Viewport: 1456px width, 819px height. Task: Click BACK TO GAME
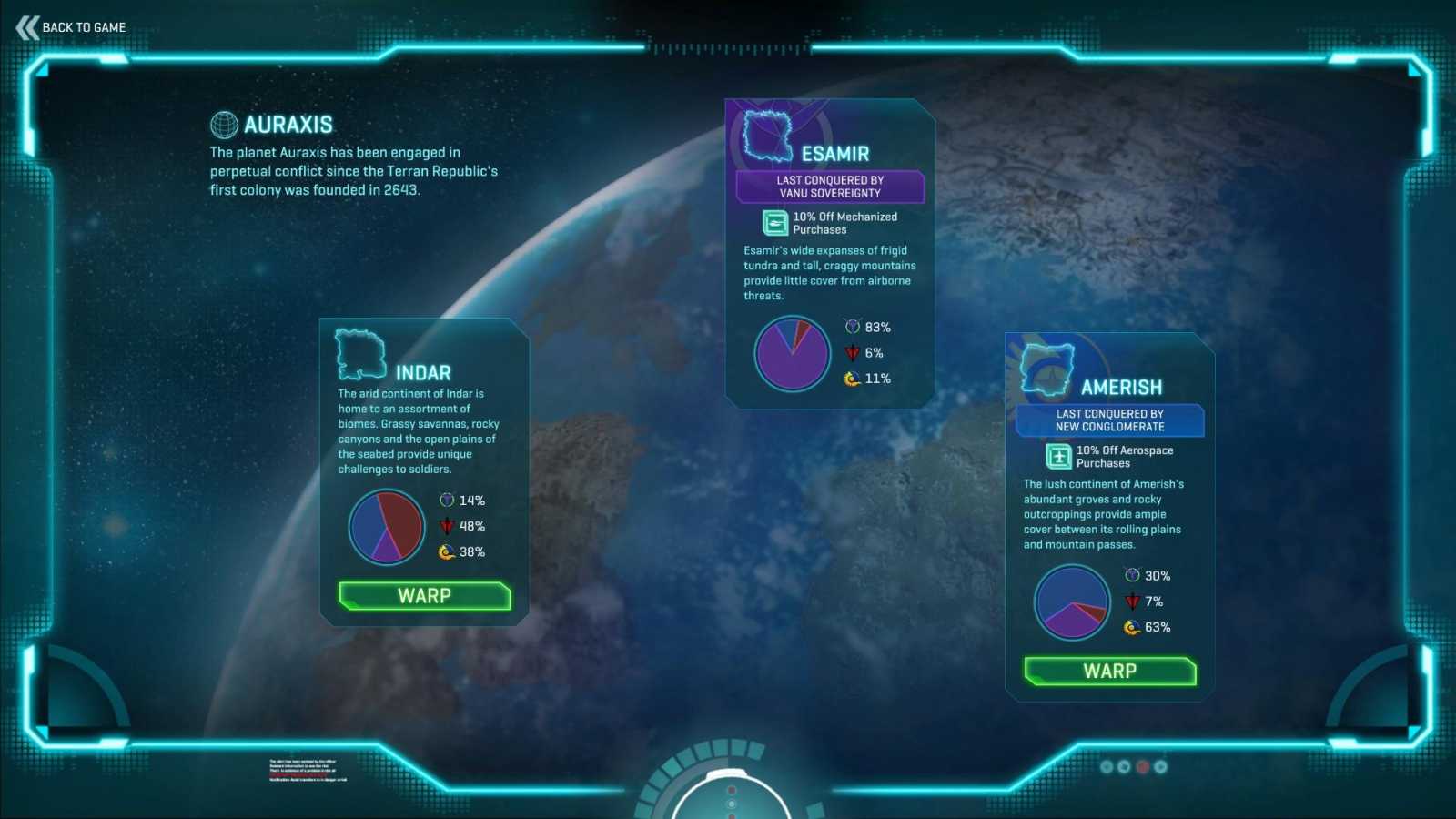click(83, 27)
